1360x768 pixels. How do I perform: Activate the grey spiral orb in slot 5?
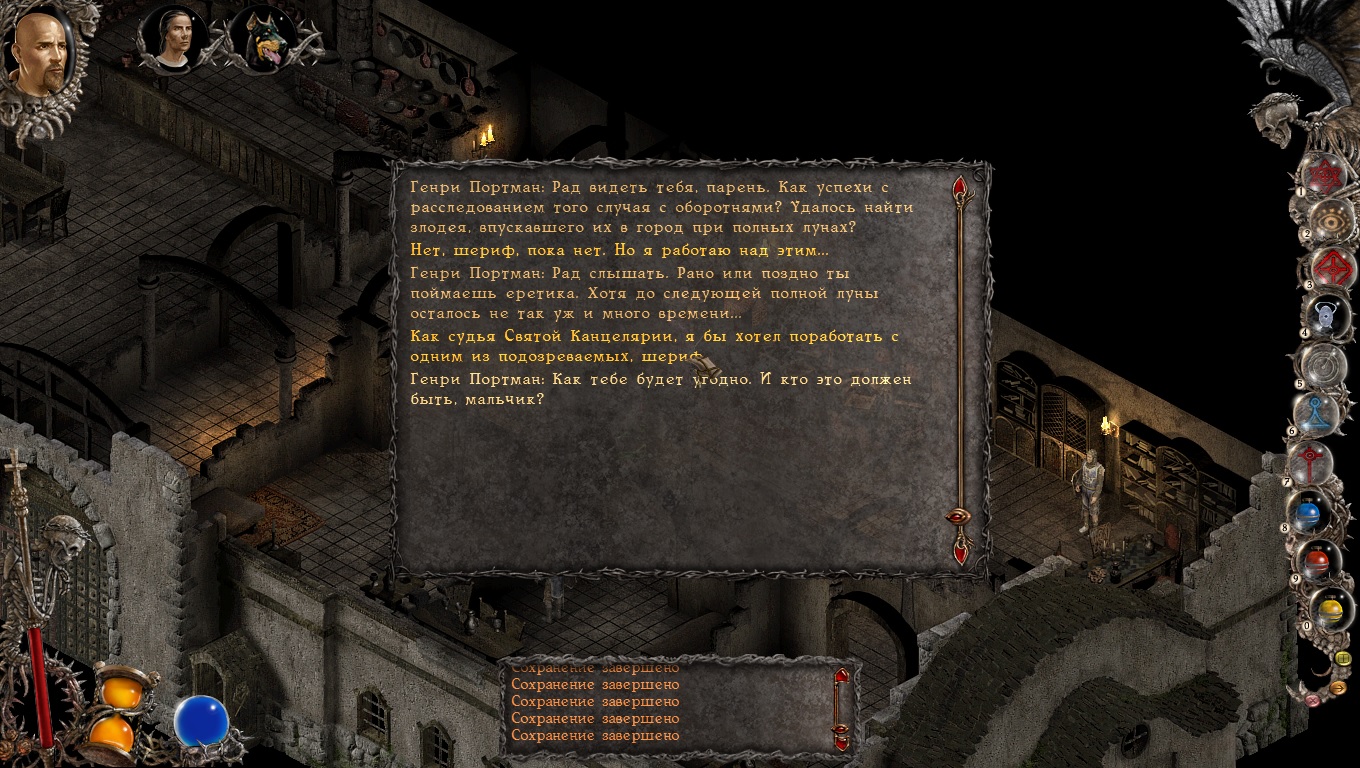1326,366
